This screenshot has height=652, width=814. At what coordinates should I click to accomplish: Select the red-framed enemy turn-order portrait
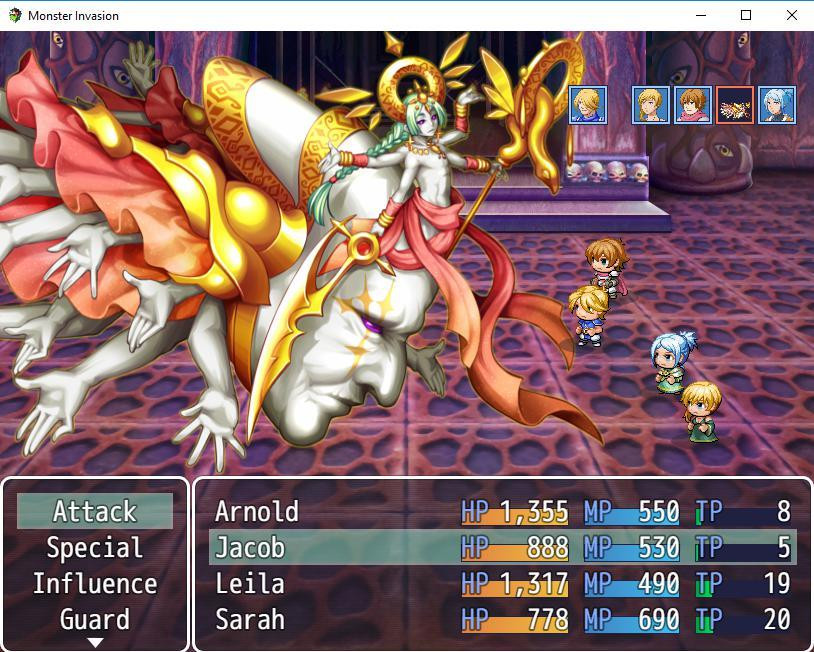click(735, 105)
